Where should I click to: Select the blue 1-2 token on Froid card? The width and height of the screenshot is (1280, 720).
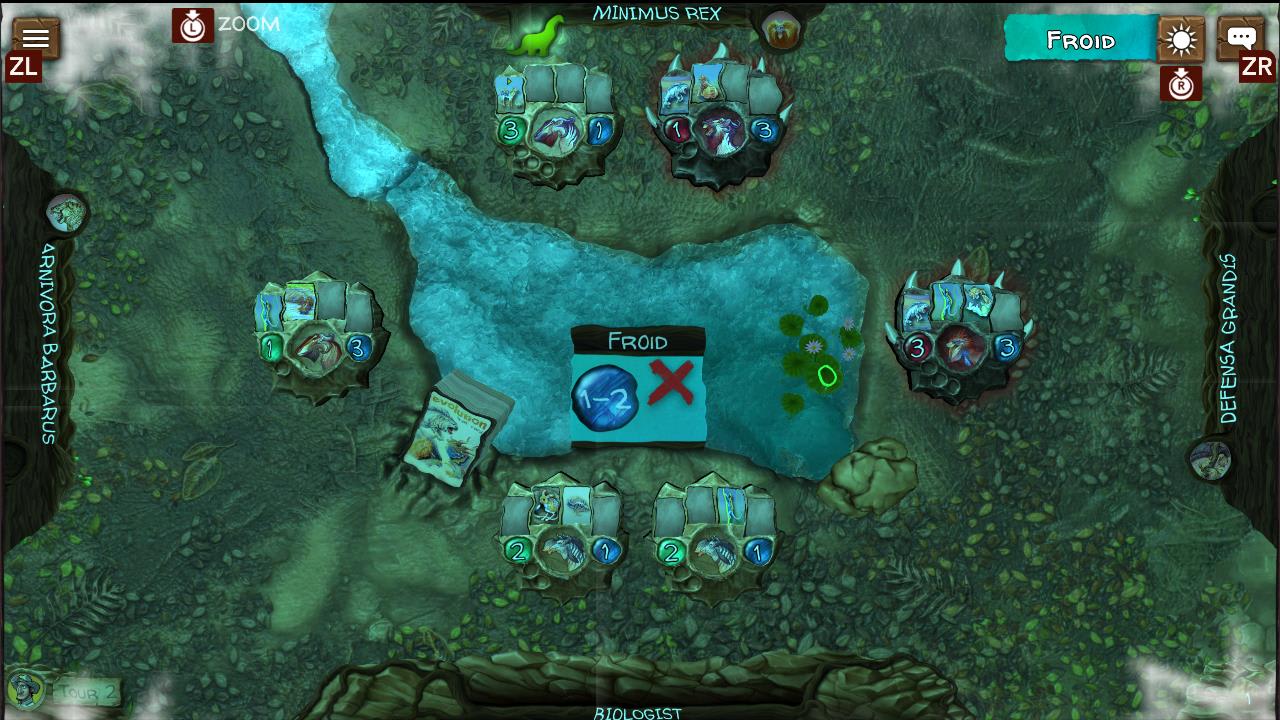click(605, 397)
